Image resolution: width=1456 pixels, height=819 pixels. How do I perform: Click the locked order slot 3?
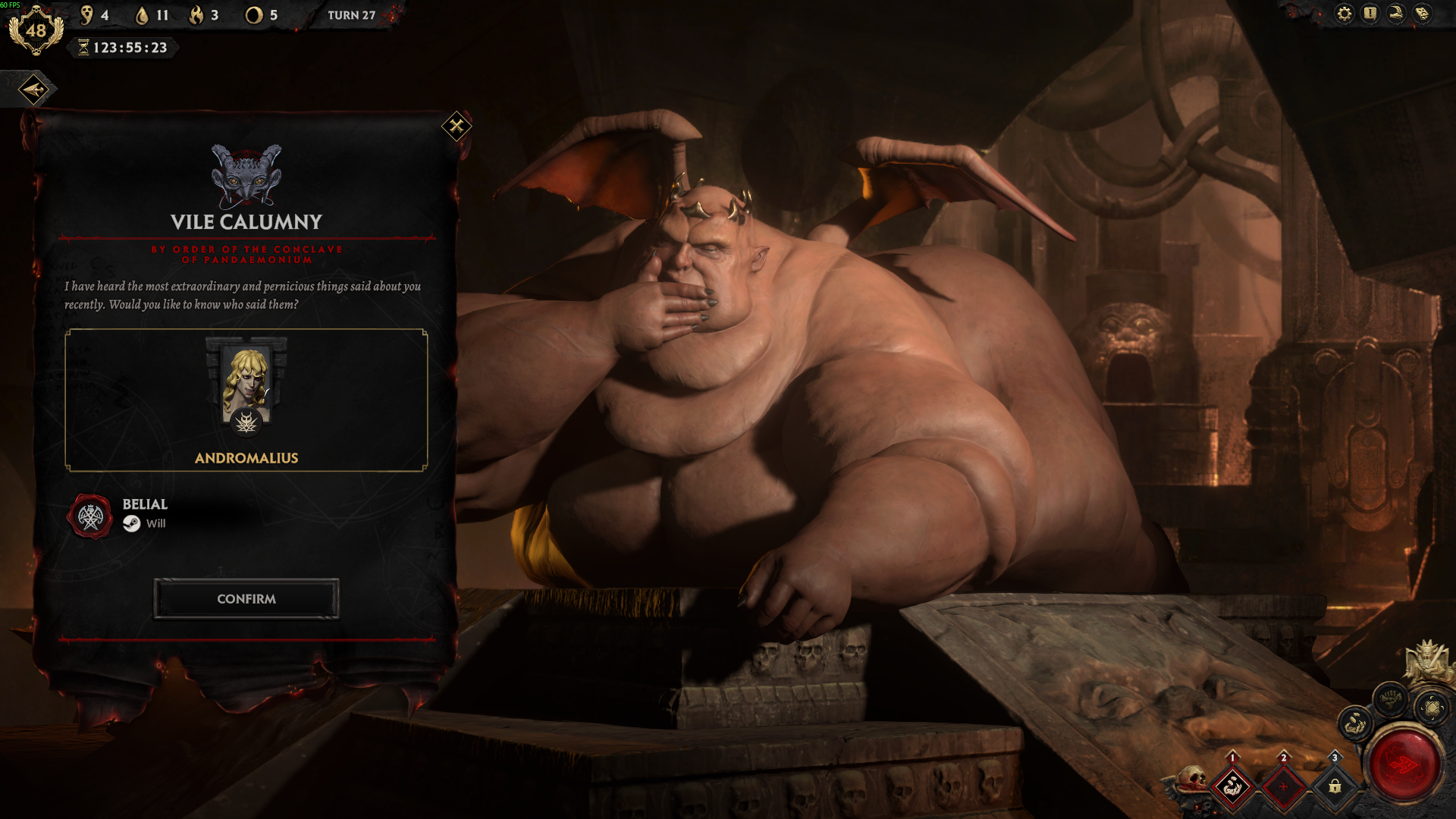pos(1335,786)
